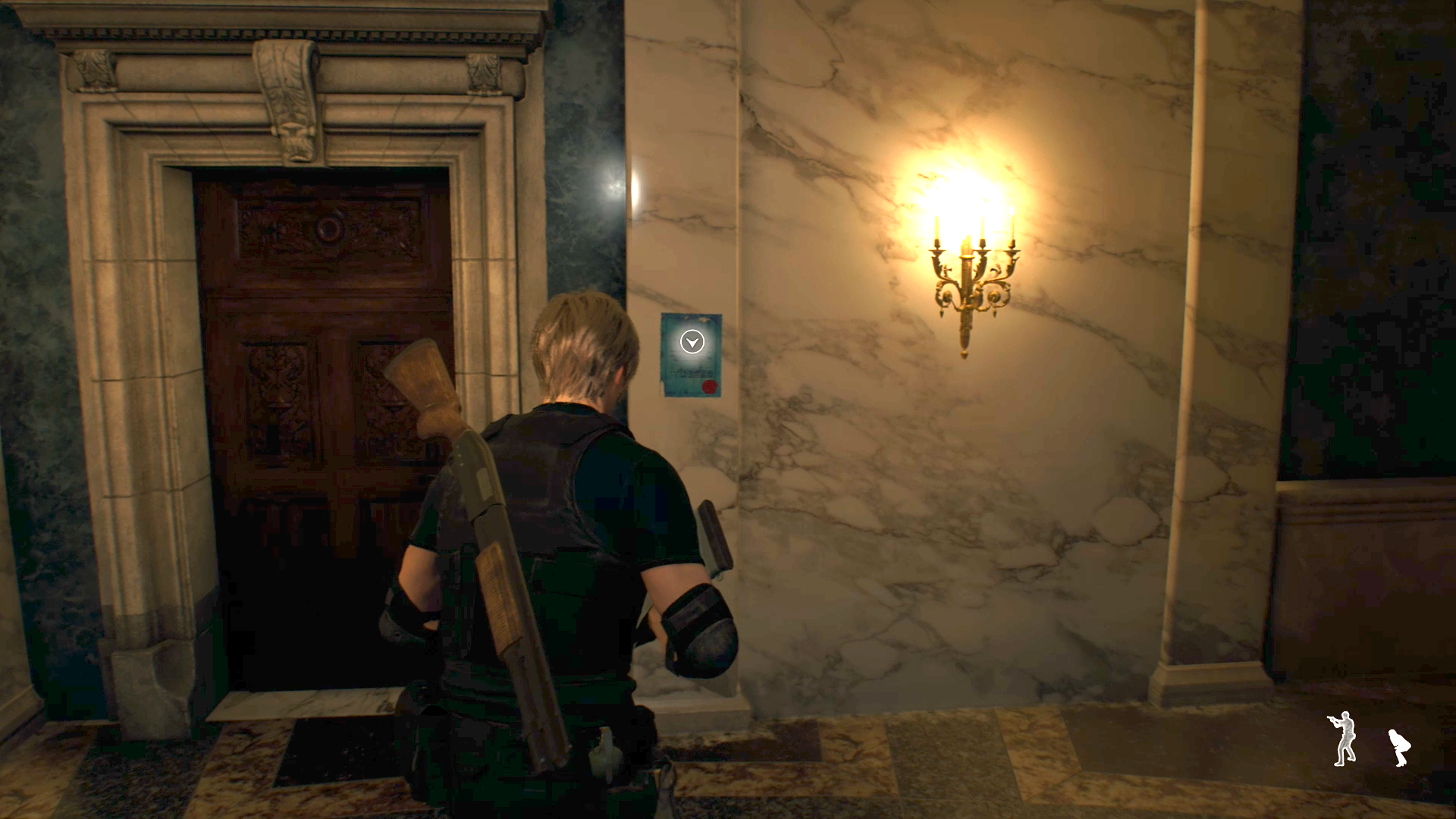Image resolution: width=1456 pixels, height=819 pixels.
Task: Click the white down-chevron inside the prompt circle
Action: tap(692, 342)
